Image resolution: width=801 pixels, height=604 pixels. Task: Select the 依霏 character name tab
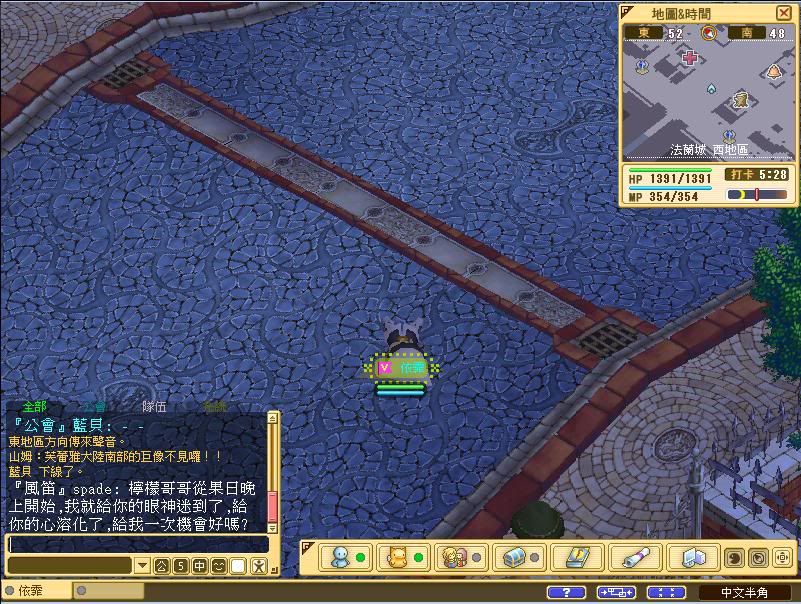point(30,592)
